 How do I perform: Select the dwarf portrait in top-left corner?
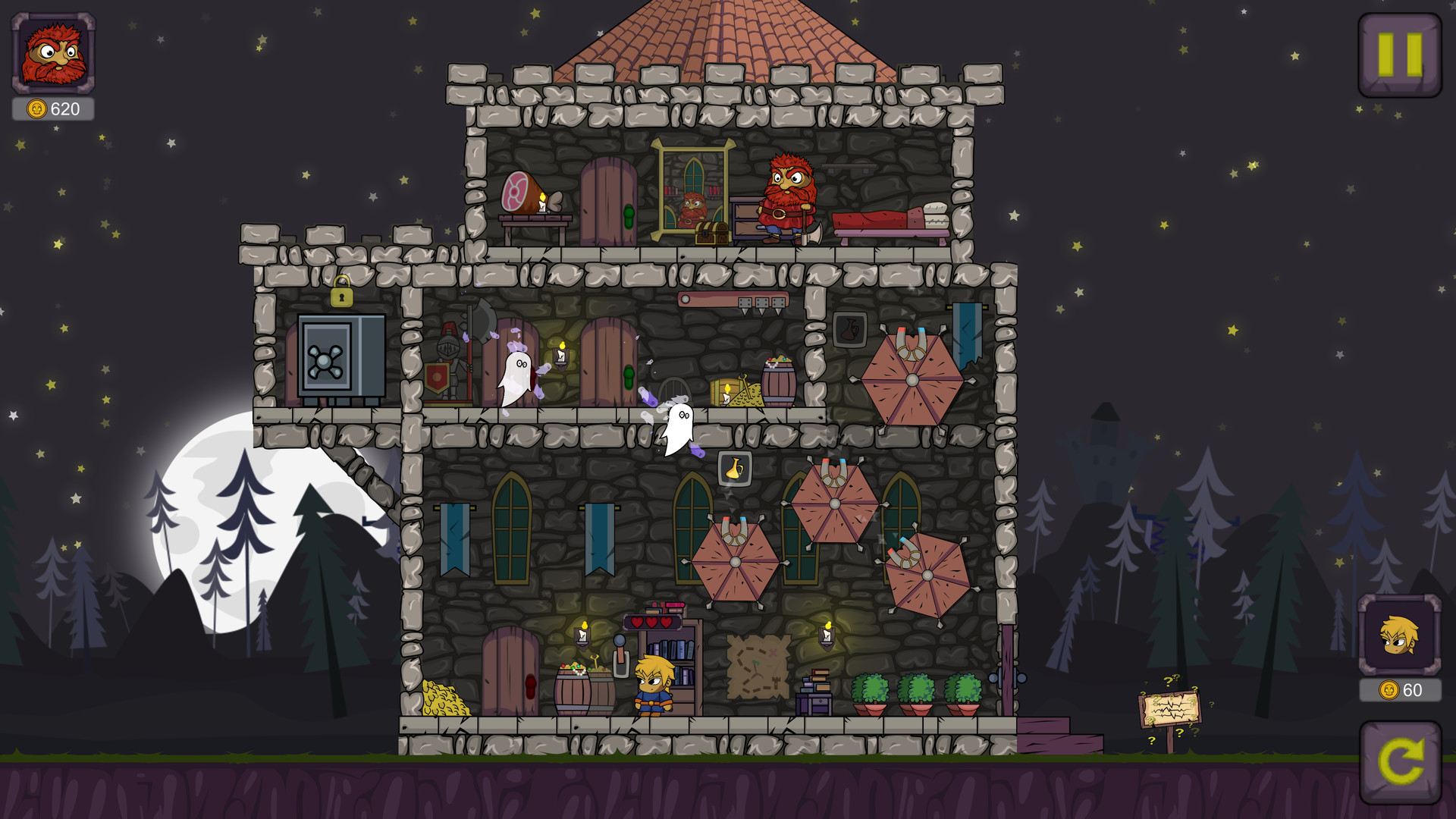click(52, 53)
